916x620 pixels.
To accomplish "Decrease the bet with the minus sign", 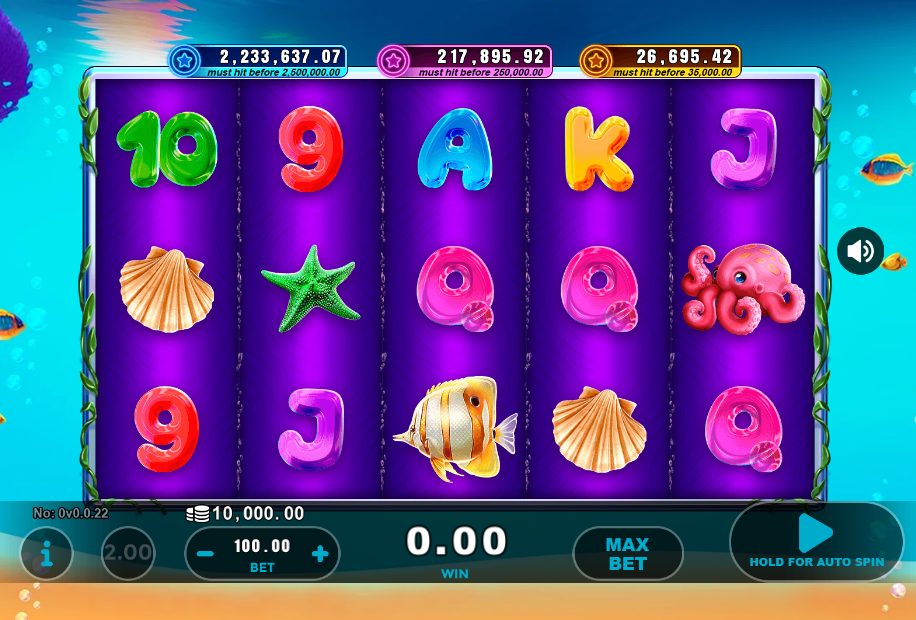I will [x=205, y=553].
